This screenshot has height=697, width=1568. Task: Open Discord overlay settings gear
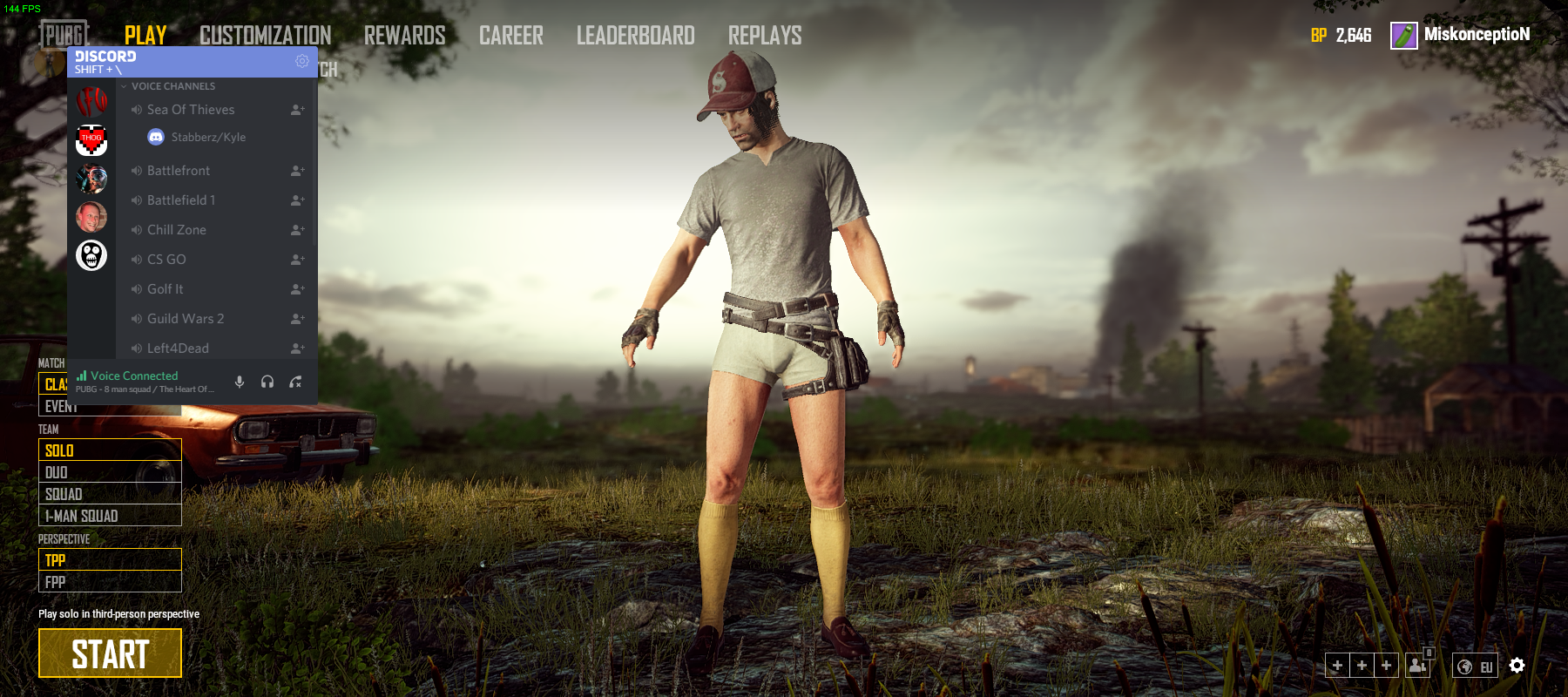pyautogui.click(x=302, y=61)
